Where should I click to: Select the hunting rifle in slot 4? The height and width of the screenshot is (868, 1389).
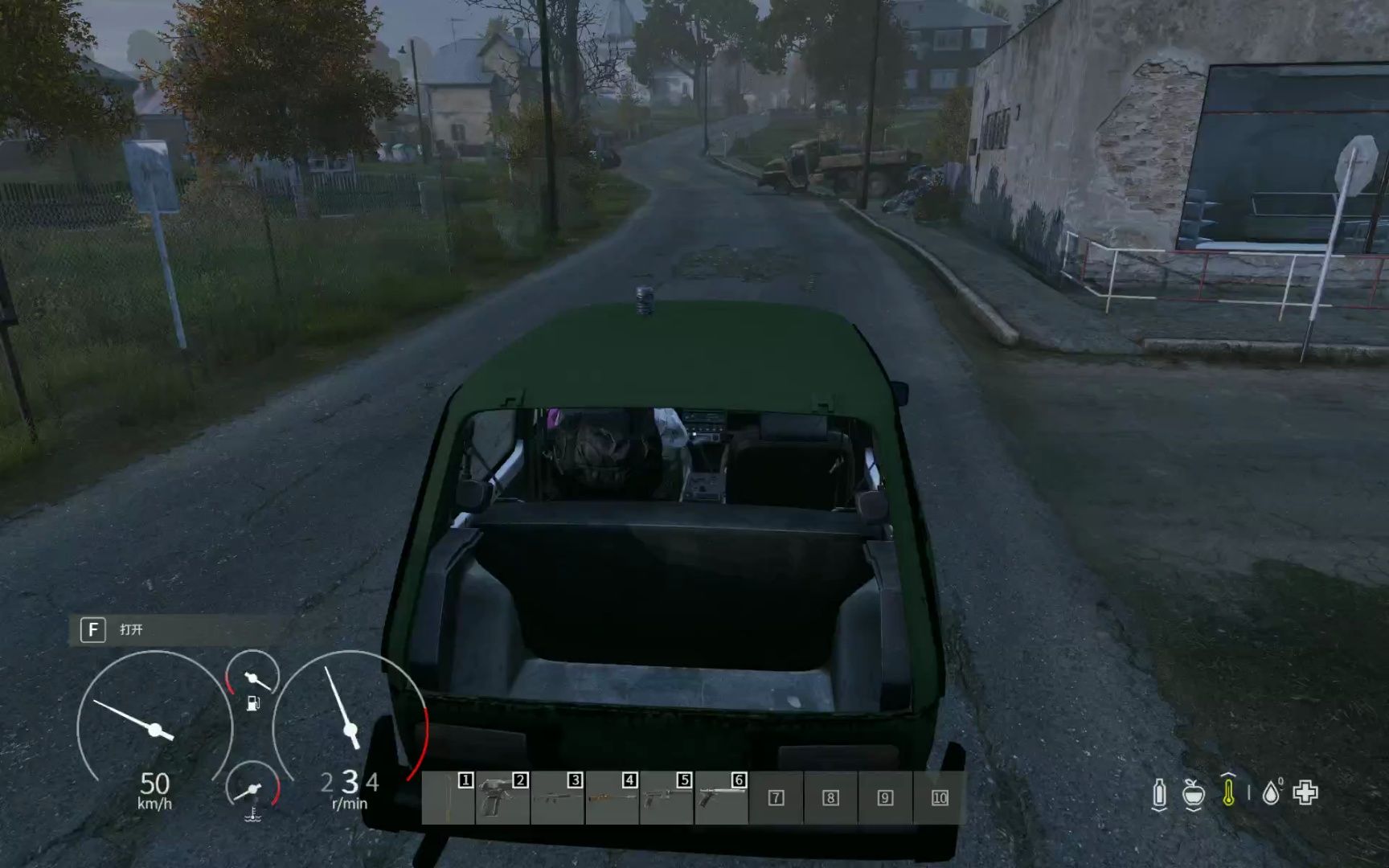pyautogui.click(x=611, y=796)
